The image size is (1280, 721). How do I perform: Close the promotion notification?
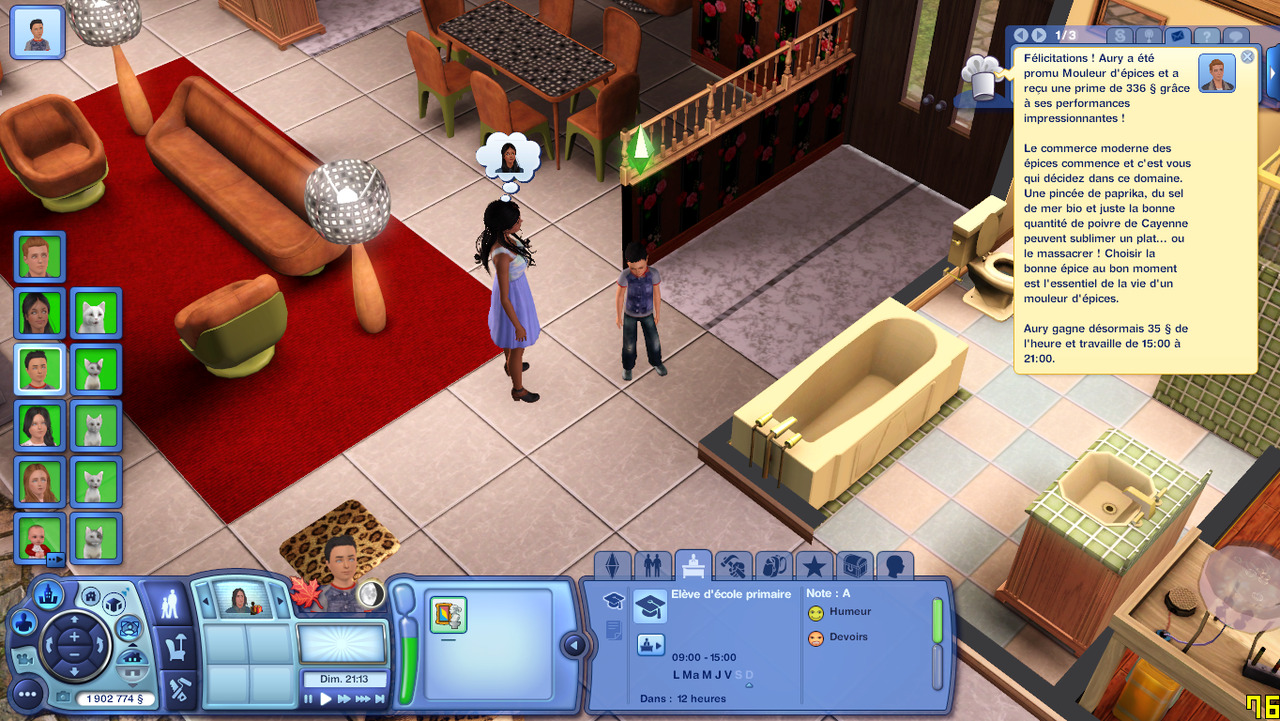[x=1247, y=57]
